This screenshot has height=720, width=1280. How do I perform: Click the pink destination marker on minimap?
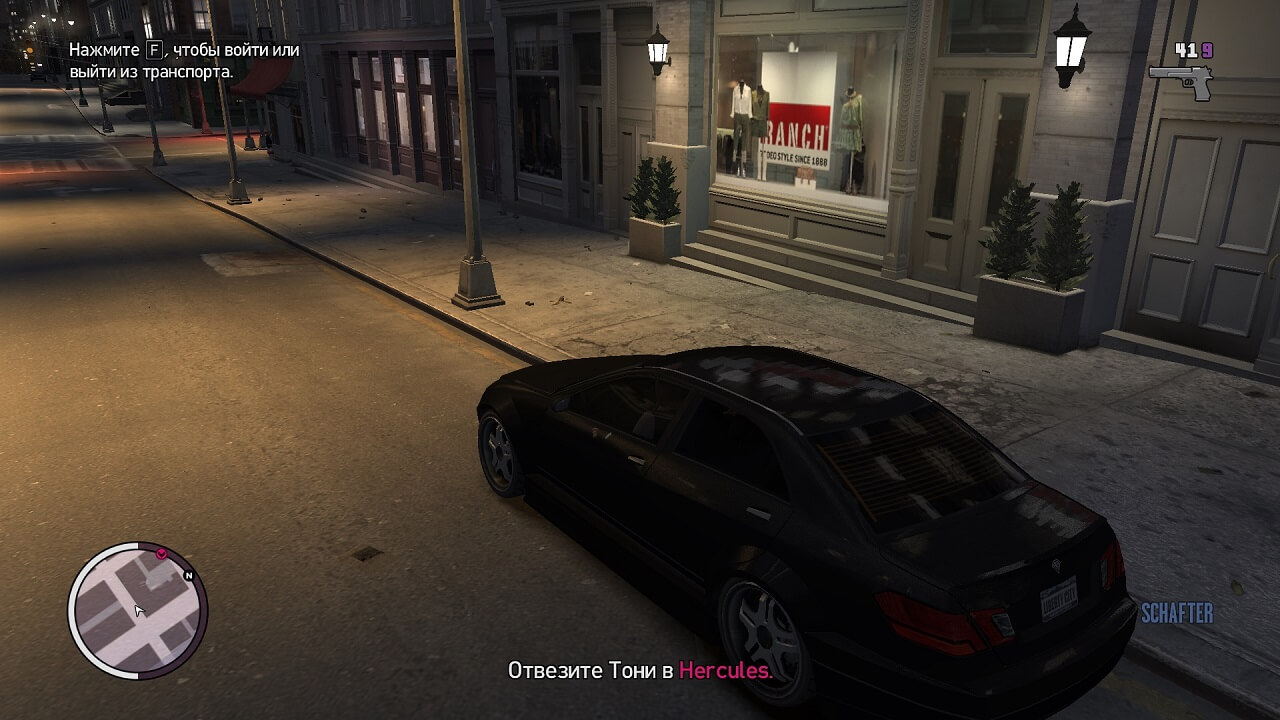161,552
